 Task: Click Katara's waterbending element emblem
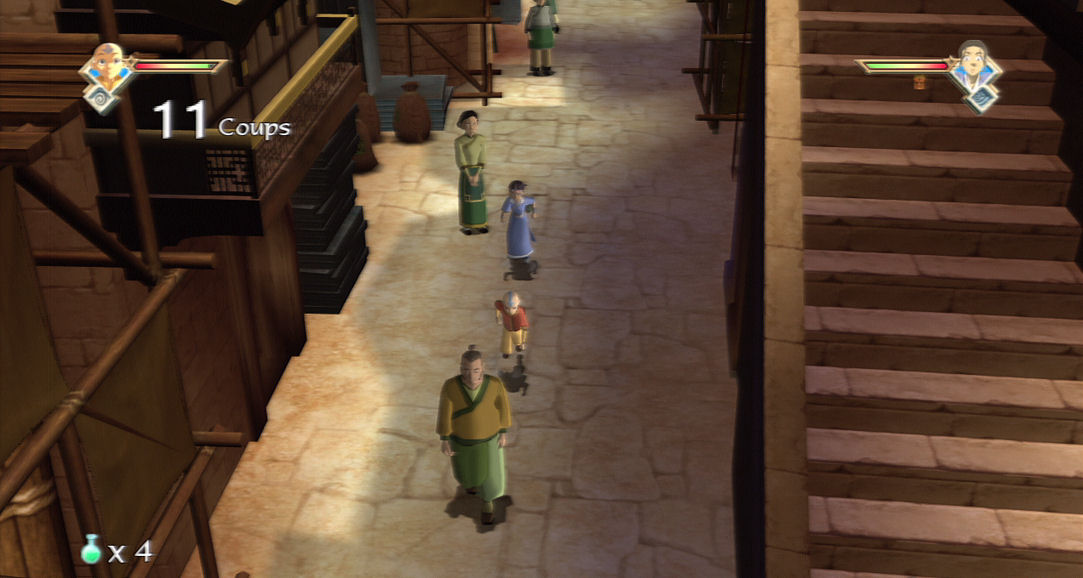[x=981, y=99]
